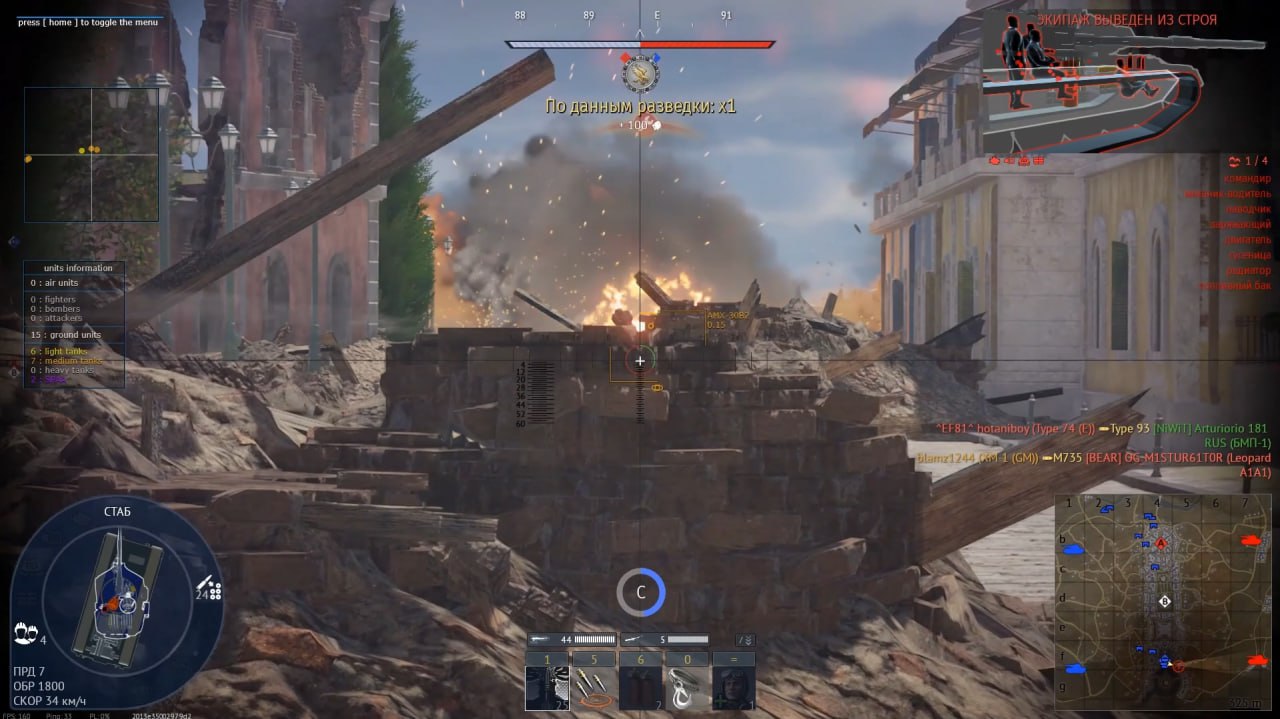Image resolution: width=1280 pixels, height=719 pixels.
Task: Select the machine gun weapon bar
Action: [665, 639]
